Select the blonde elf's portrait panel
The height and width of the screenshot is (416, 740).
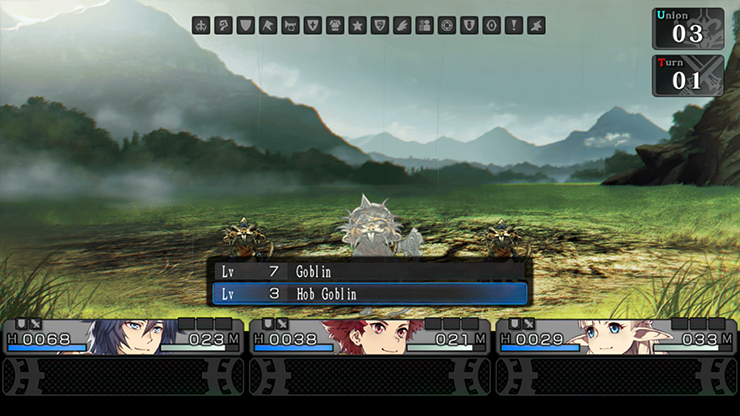[616, 337]
